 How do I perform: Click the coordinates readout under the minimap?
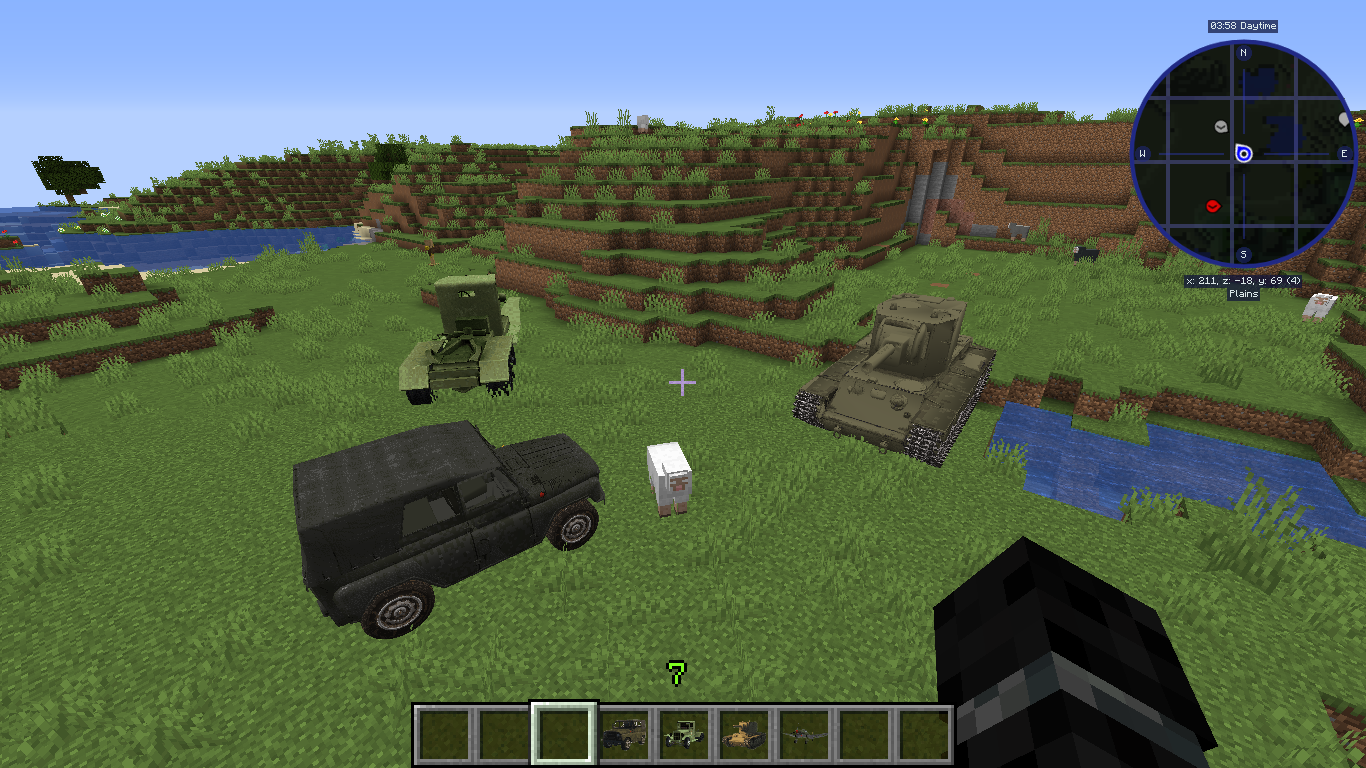pos(1243,281)
